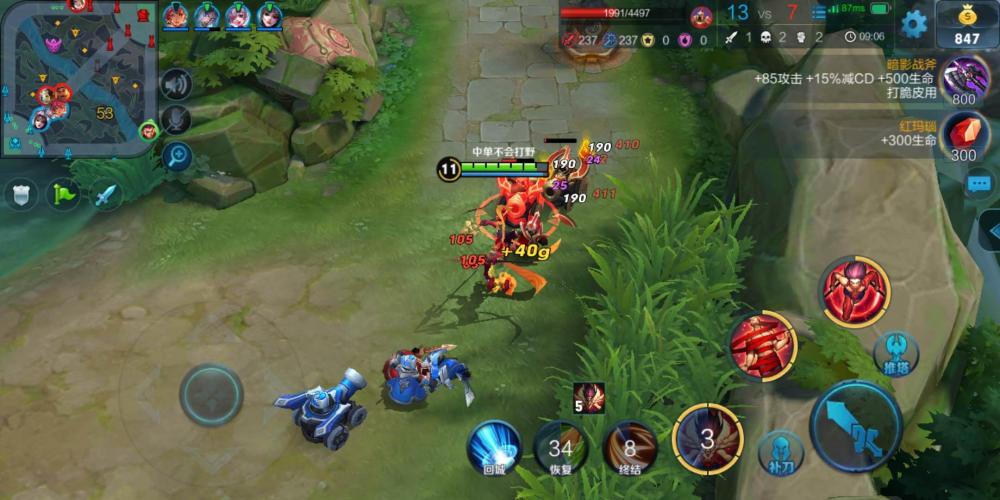
Task: Open the 13 vs 7 scoreboard
Action: click(x=763, y=14)
